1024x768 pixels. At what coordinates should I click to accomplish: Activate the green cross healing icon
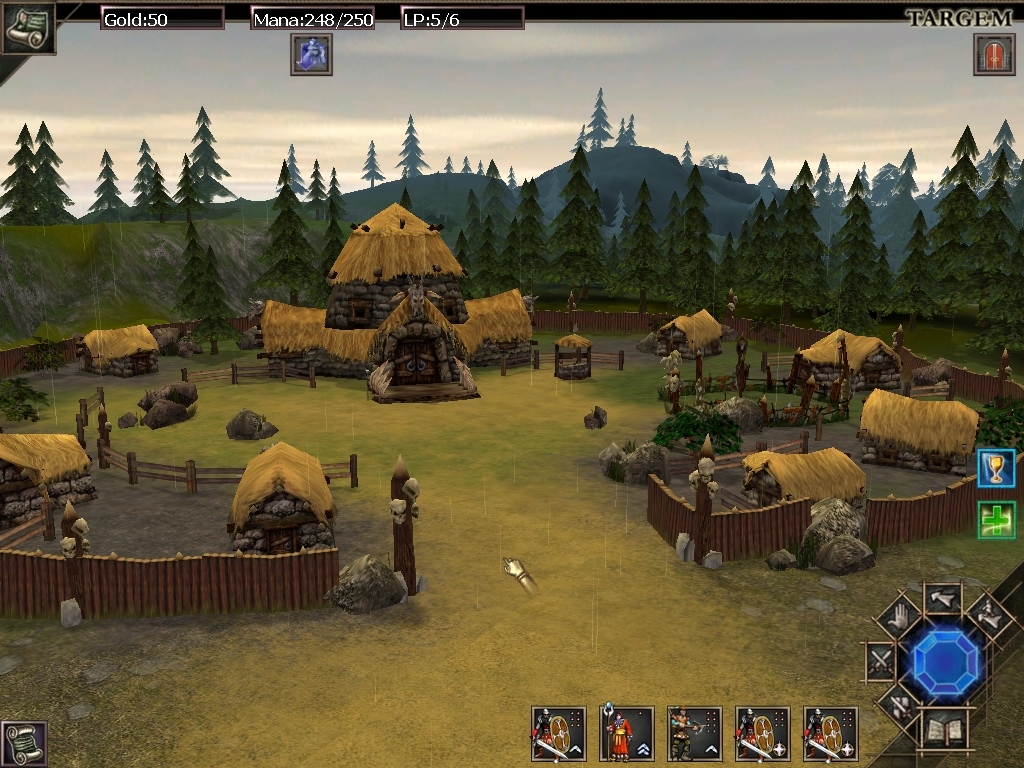[x=996, y=520]
